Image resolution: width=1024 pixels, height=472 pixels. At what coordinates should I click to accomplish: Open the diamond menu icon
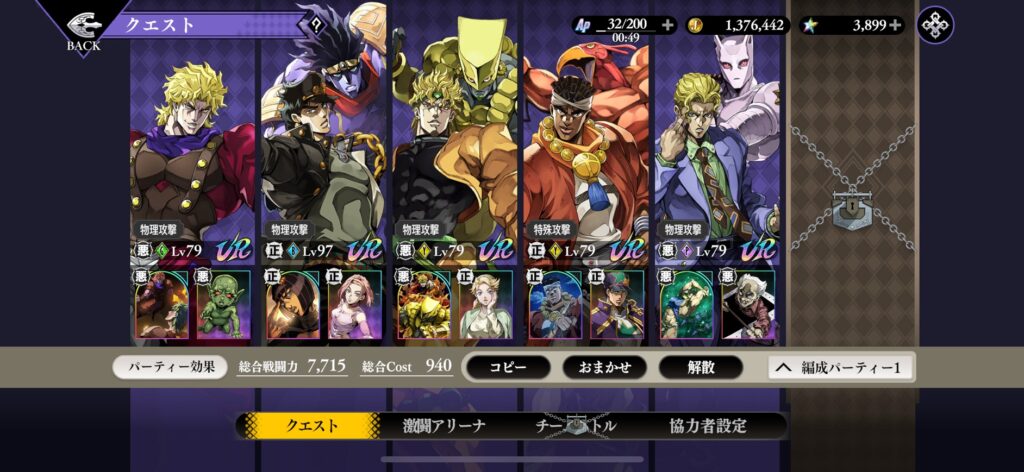[935, 25]
